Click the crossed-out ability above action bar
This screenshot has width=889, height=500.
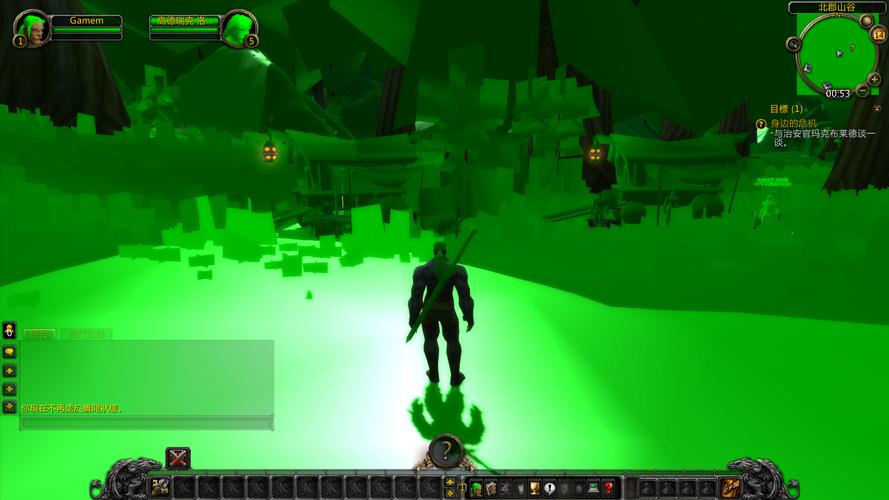(x=178, y=459)
